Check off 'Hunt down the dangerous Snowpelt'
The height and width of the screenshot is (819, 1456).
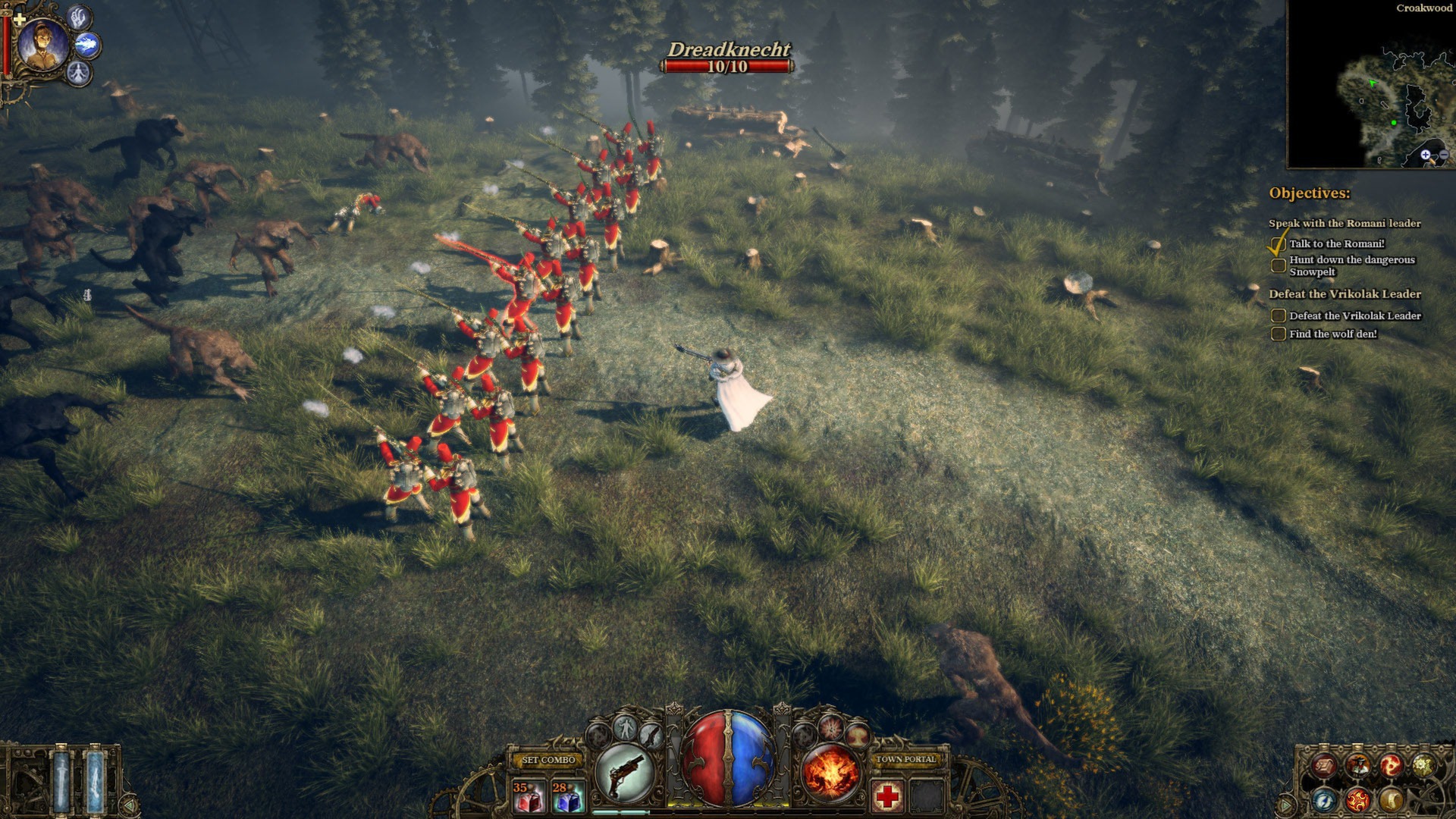1279,263
